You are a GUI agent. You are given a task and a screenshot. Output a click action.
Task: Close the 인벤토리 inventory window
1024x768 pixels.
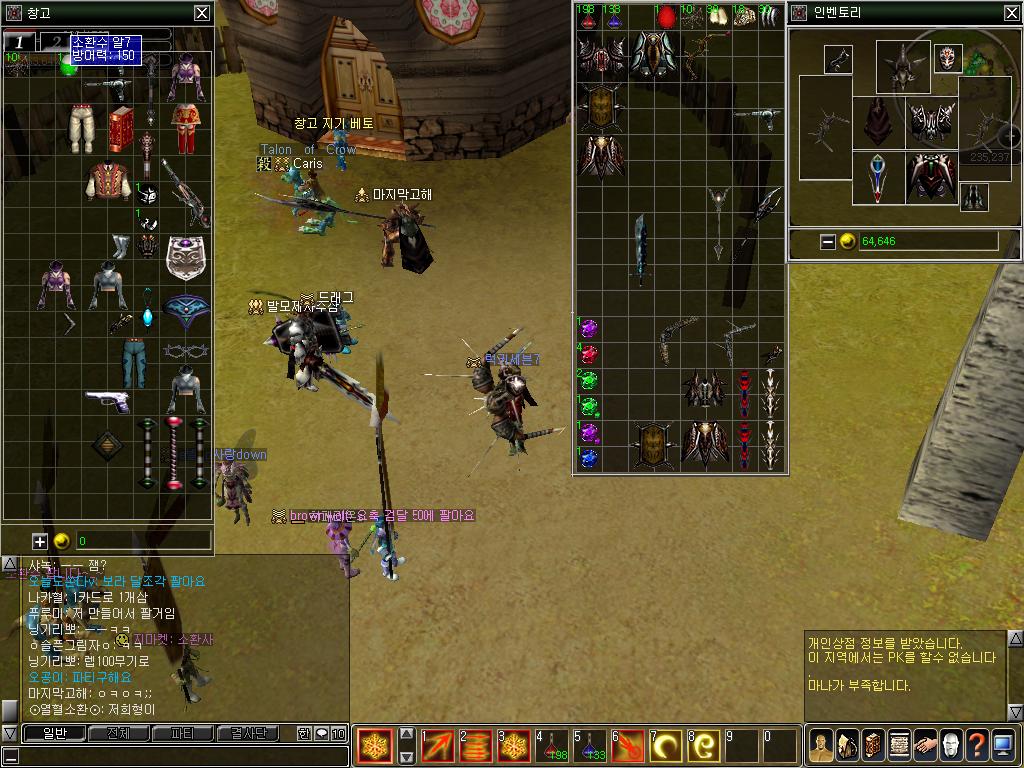point(1011,13)
